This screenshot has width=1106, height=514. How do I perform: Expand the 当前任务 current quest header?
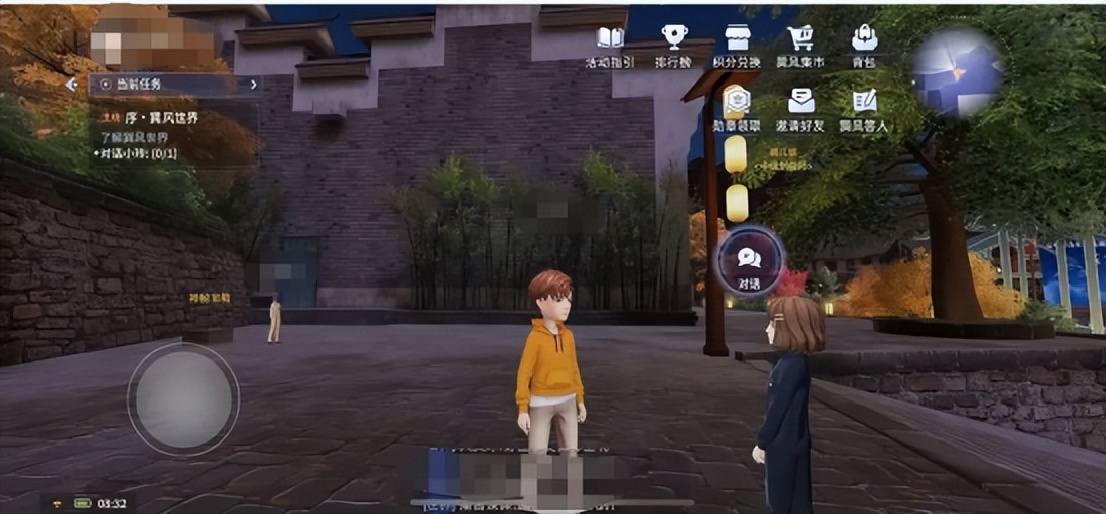click(x=173, y=84)
